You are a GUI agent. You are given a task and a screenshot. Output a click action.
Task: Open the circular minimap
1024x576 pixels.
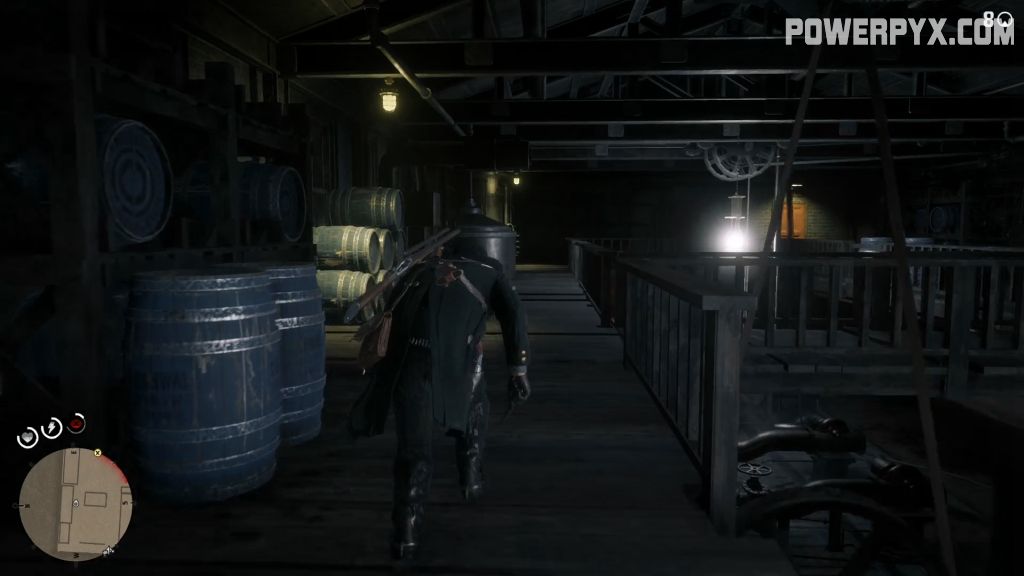[x=75, y=503]
